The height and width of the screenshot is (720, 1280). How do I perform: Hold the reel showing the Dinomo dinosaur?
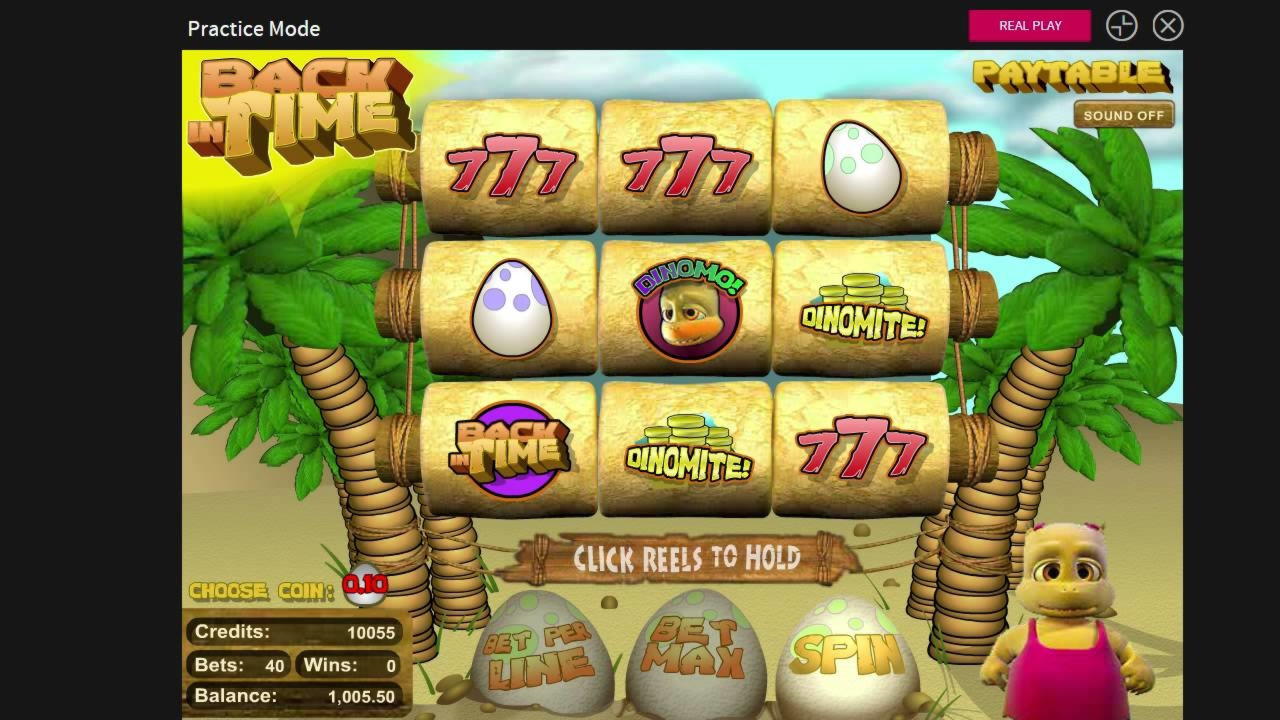pos(687,309)
